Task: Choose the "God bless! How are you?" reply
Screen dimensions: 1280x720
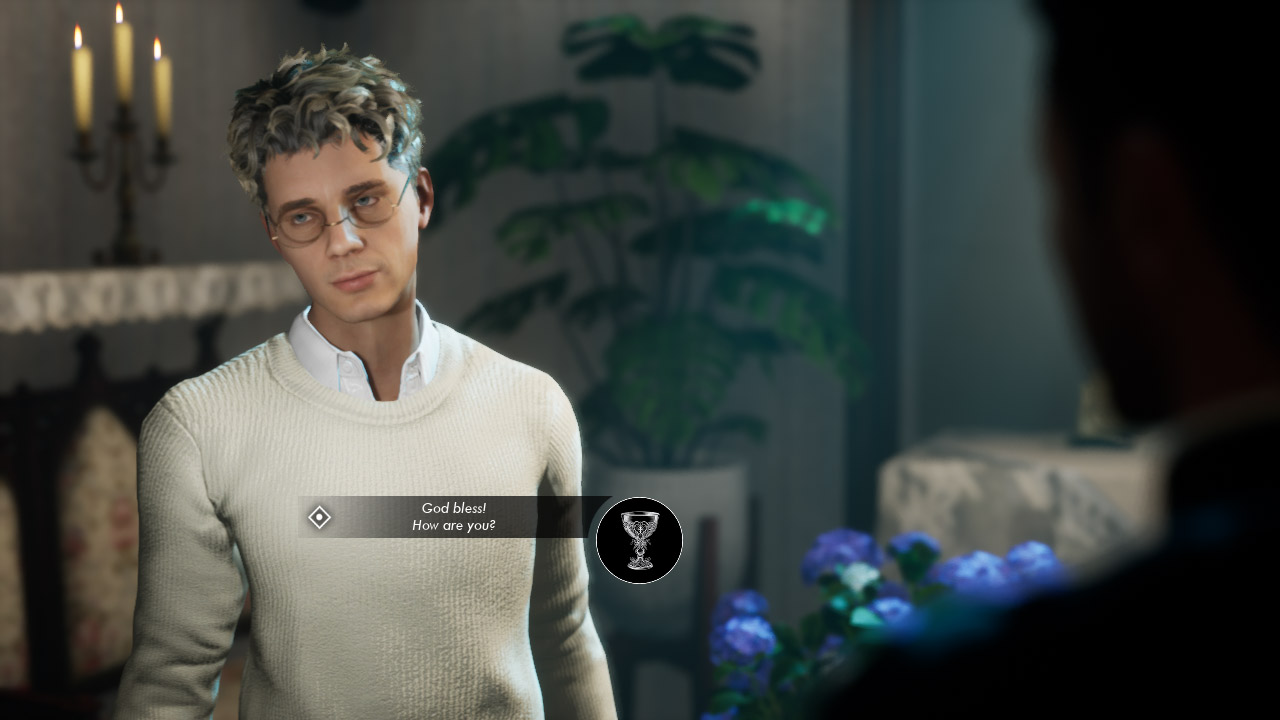Action: pos(453,517)
